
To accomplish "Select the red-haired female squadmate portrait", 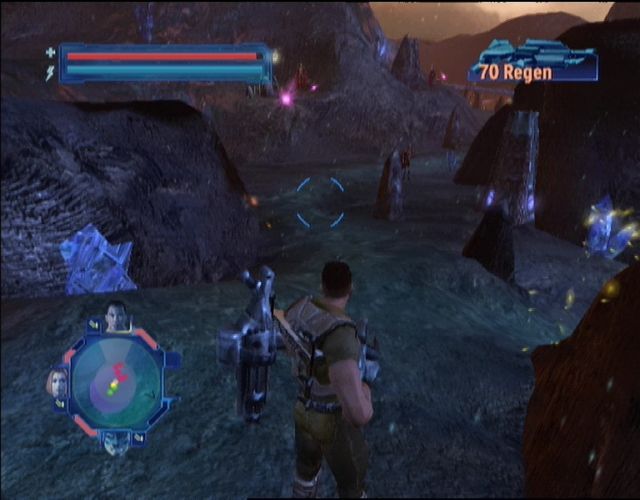I will coord(57,382).
